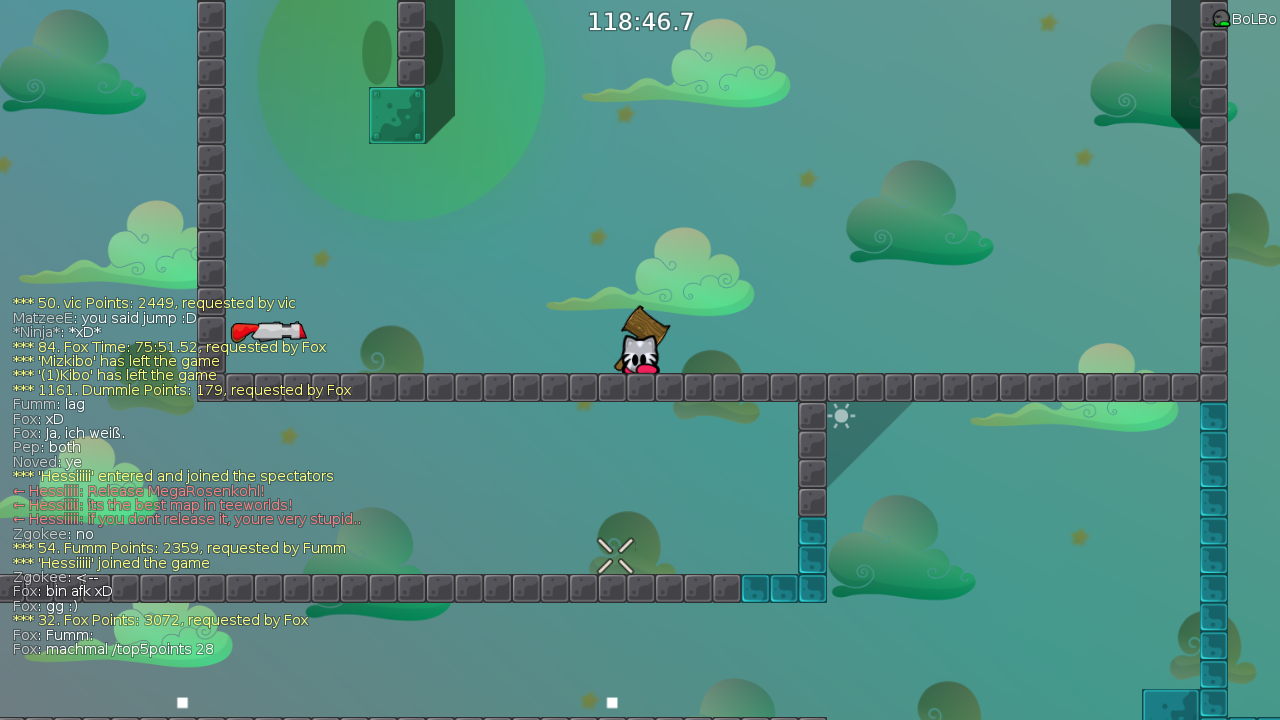Click the skull-marked tile beneath the tee
Screen dimensions: 1280x720
coord(641,387)
